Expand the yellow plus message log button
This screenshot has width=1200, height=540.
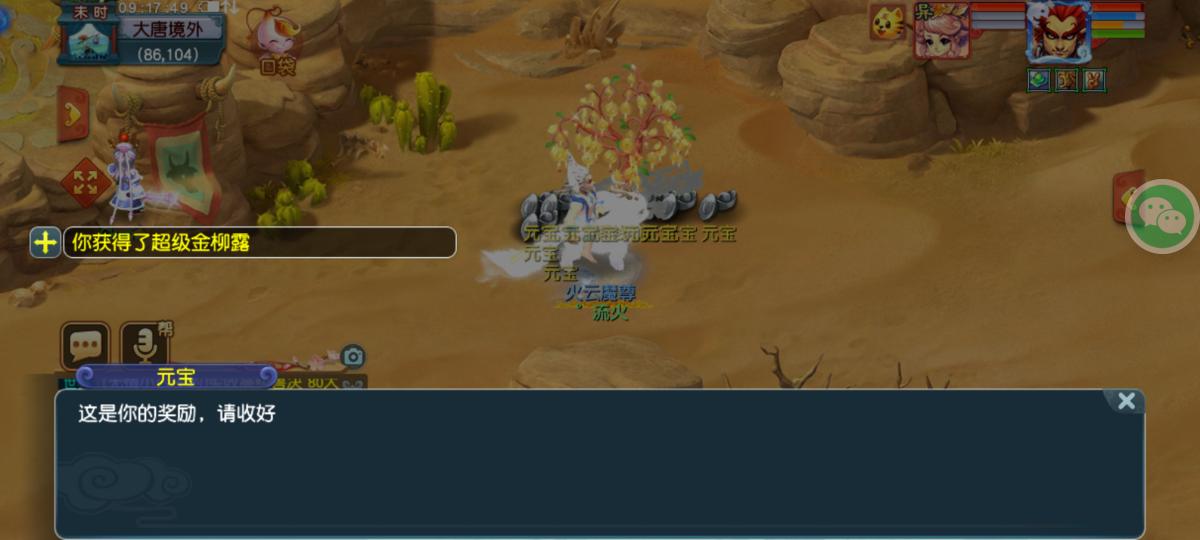tap(45, 242)
